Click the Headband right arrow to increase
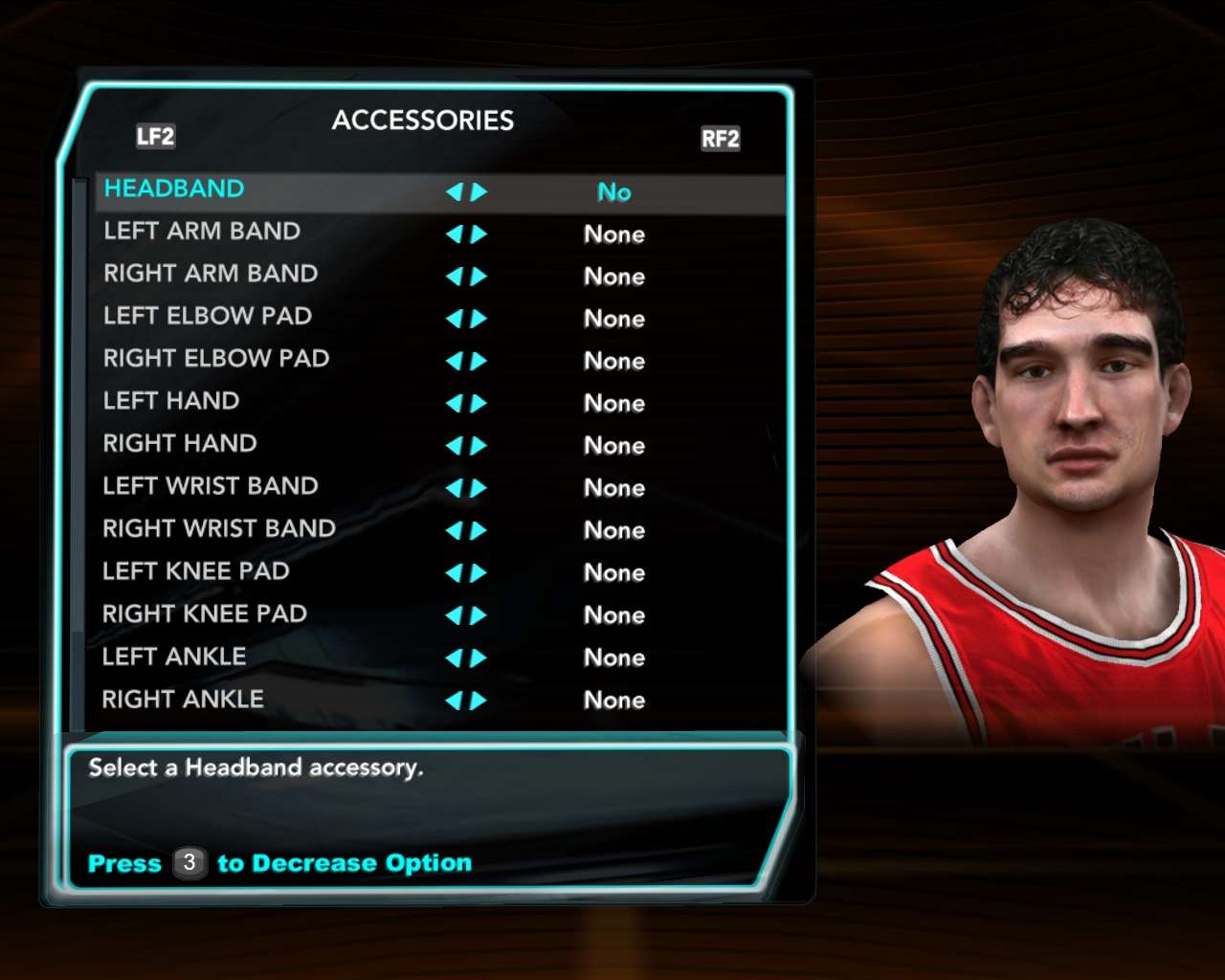Viewport: 1225px width, 980px height. 479,192
